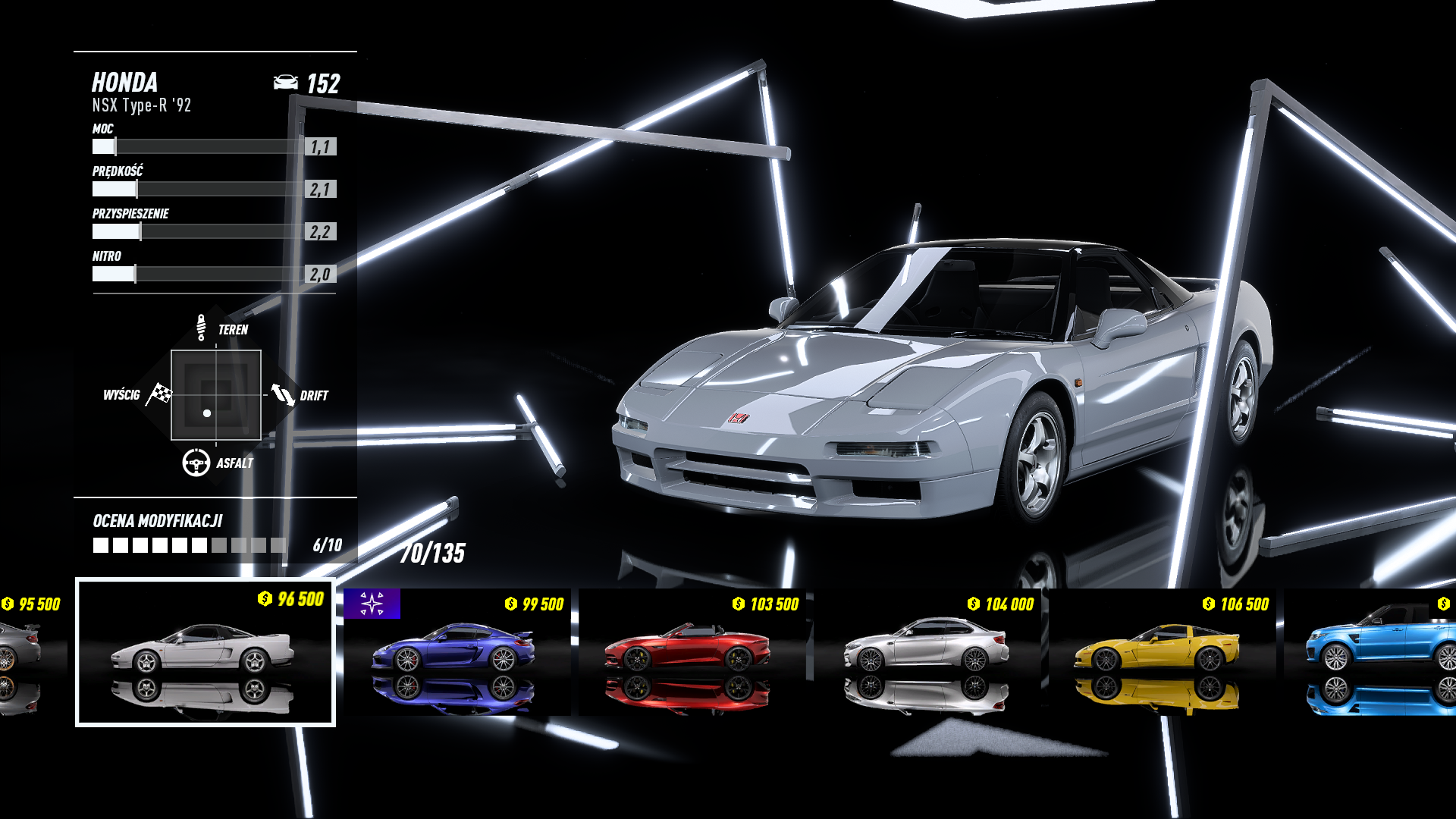Pick the red convertible costing 103 500
This screenshot has width=1456, height=819.
pos(692,652)
